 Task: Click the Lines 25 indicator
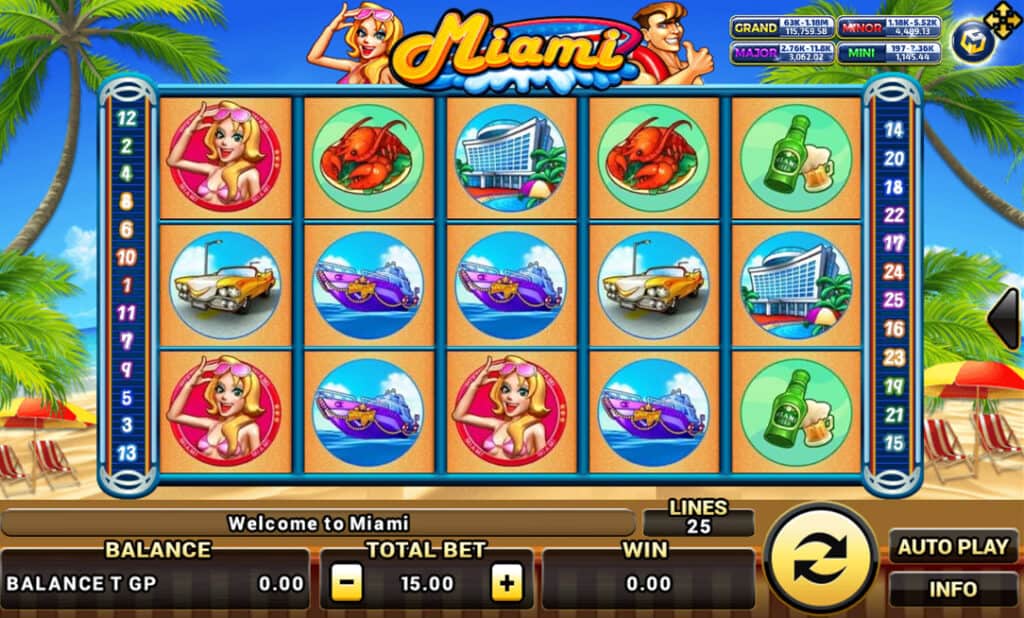[x=698, y=518]
